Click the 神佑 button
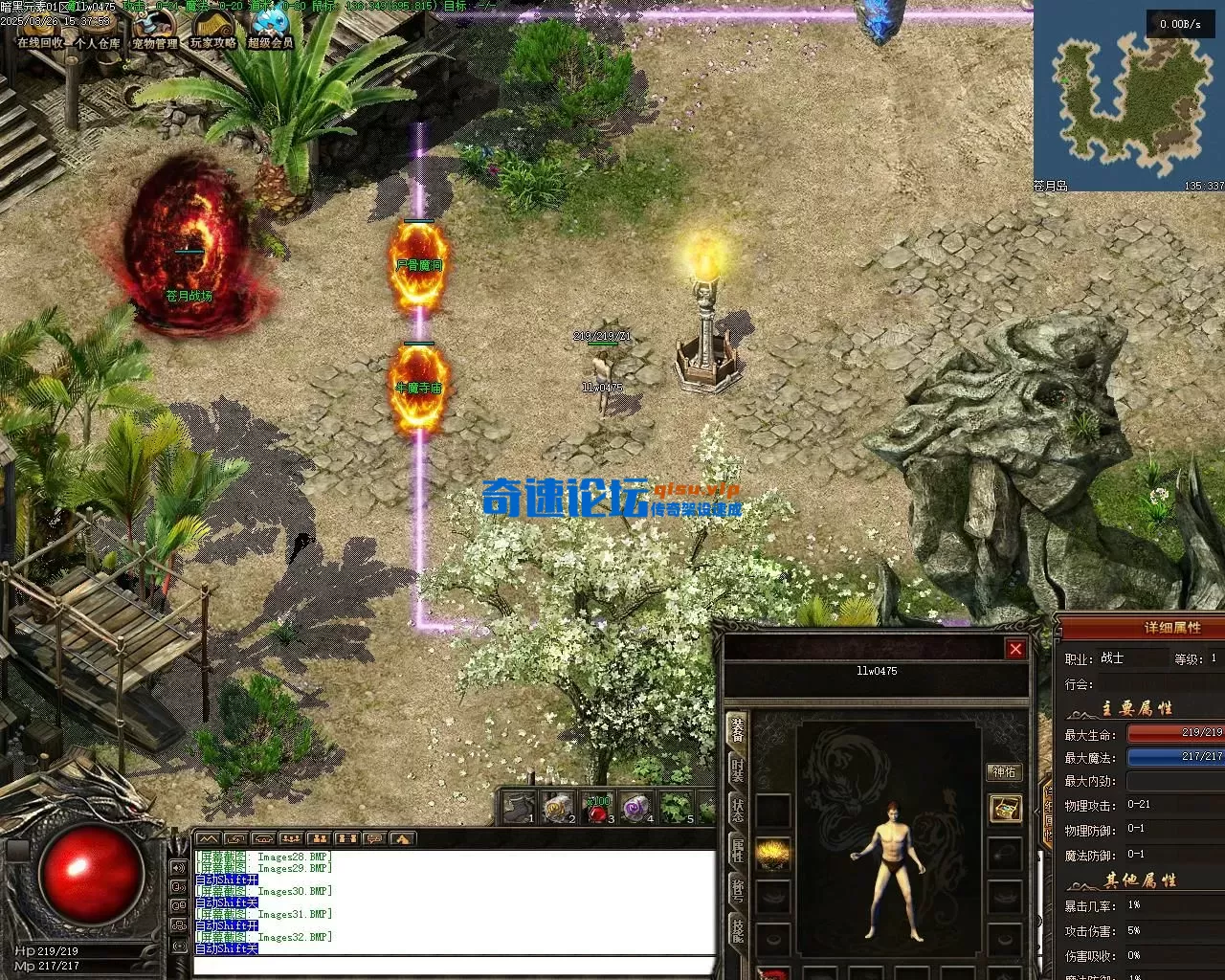 (1004, 771)
